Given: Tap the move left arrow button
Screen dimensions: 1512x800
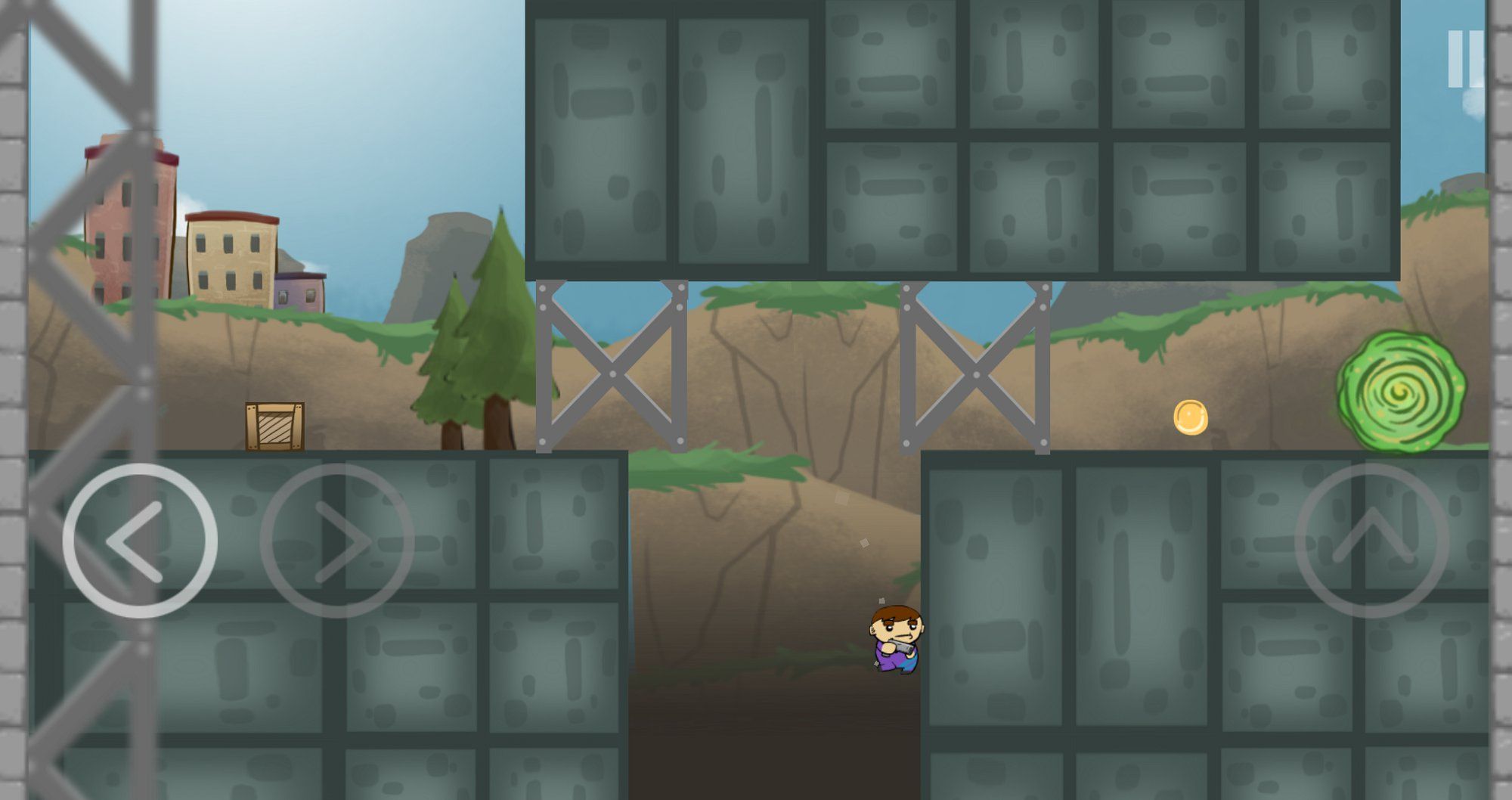Looking at the screenshot, I should click(140, 541).
